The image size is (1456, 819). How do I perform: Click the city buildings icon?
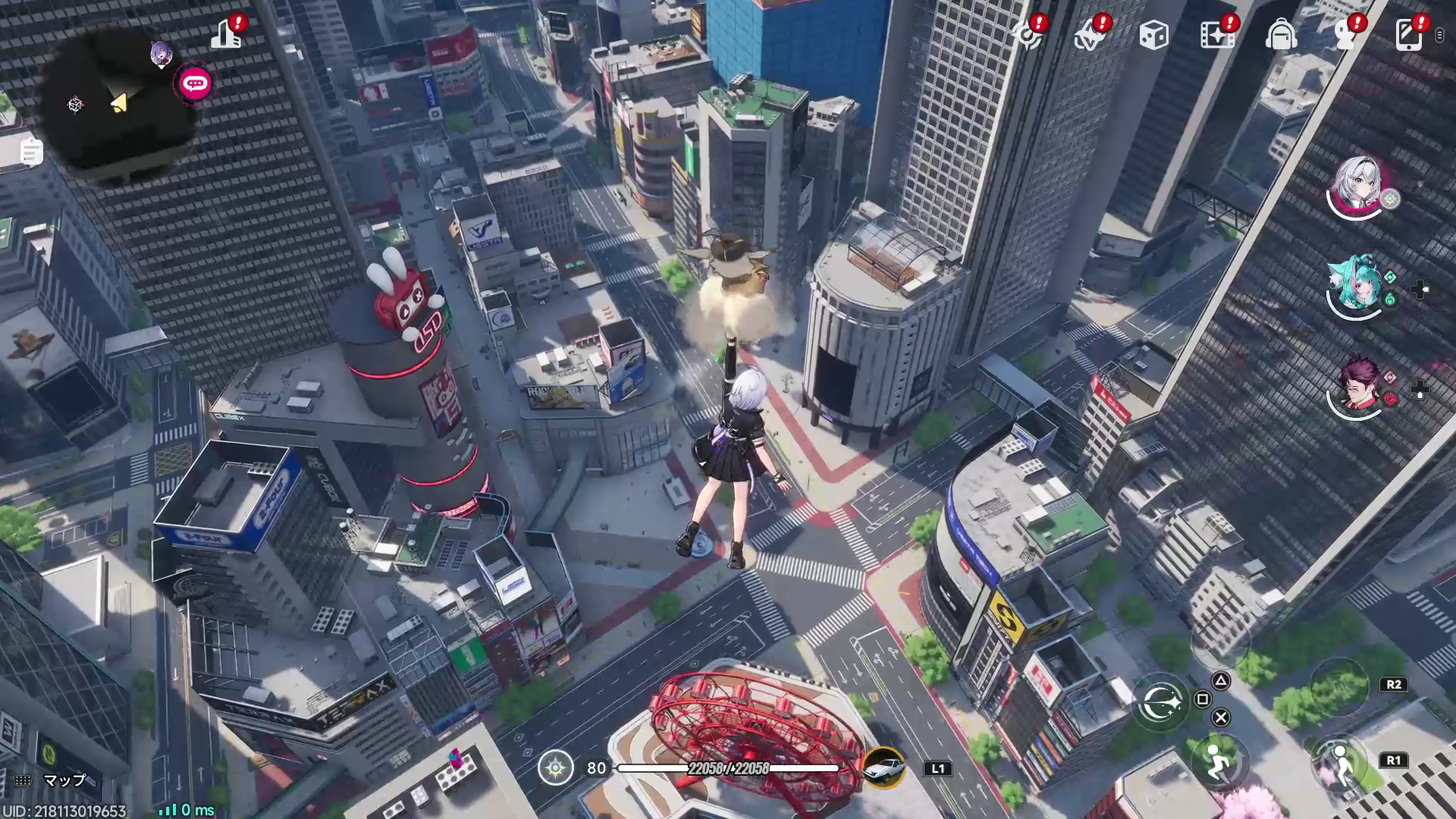point(226,34)
